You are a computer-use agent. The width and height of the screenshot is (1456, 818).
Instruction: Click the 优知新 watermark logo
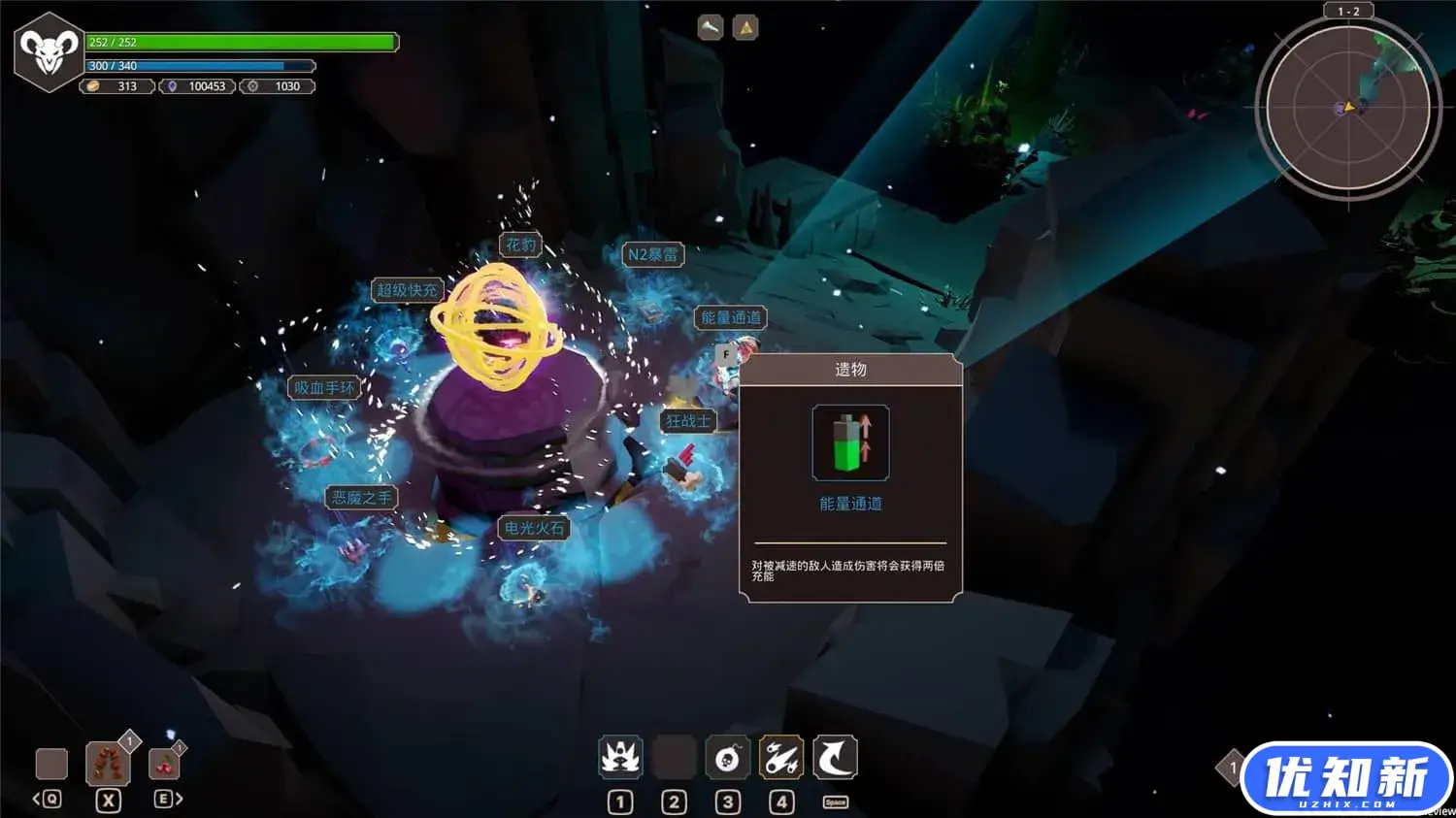coord(1346,778)
